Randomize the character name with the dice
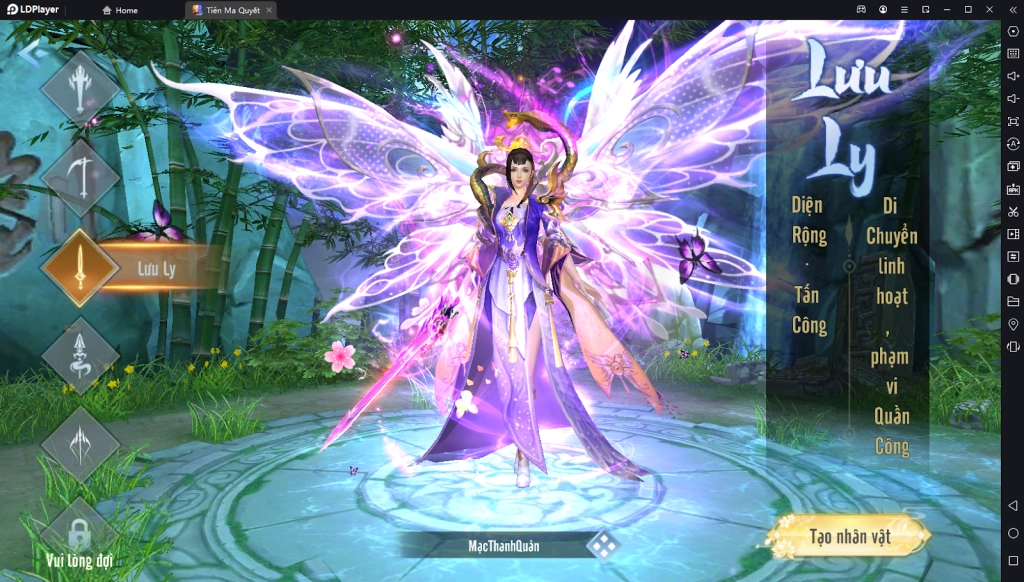The height and width of the screenshot is (582, 1024). click(x=602, y=545)
